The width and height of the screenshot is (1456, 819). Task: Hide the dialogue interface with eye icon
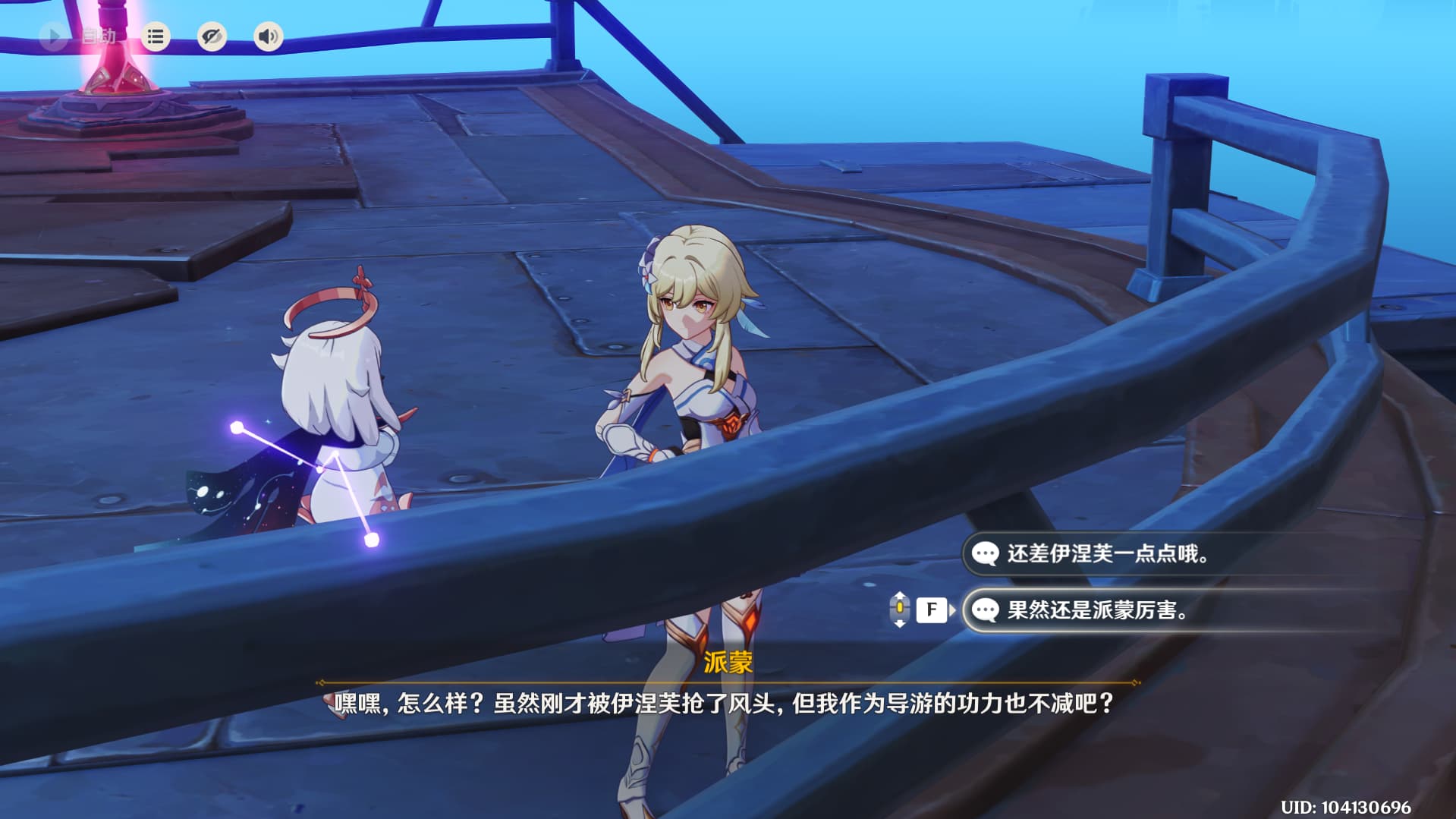(212, 36)
